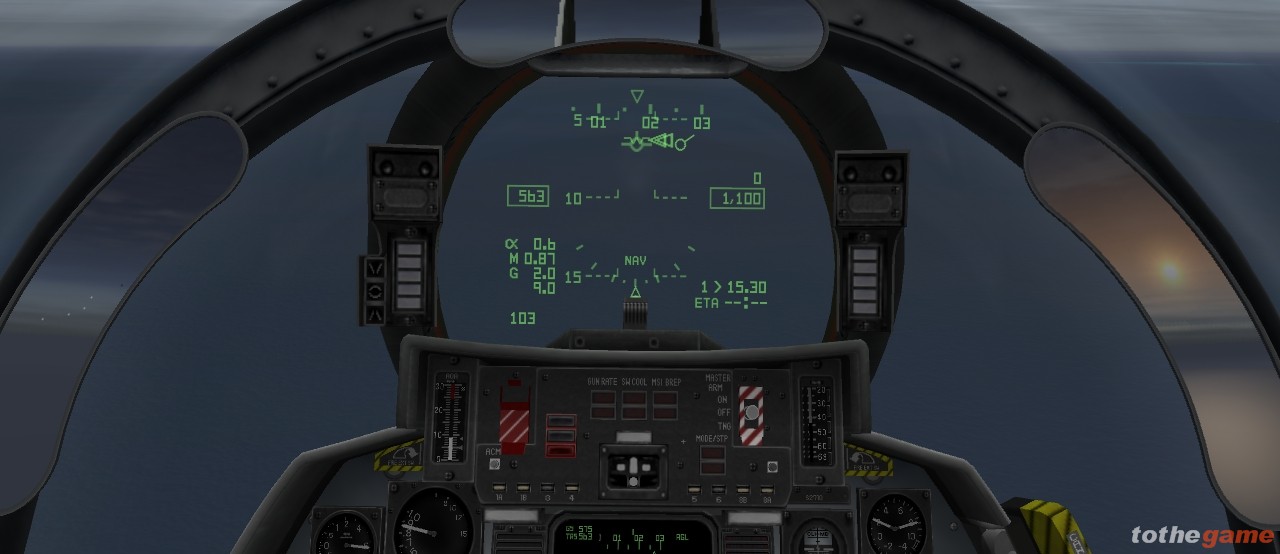Select weapon station 1A indicator

[x=498, y=489]
